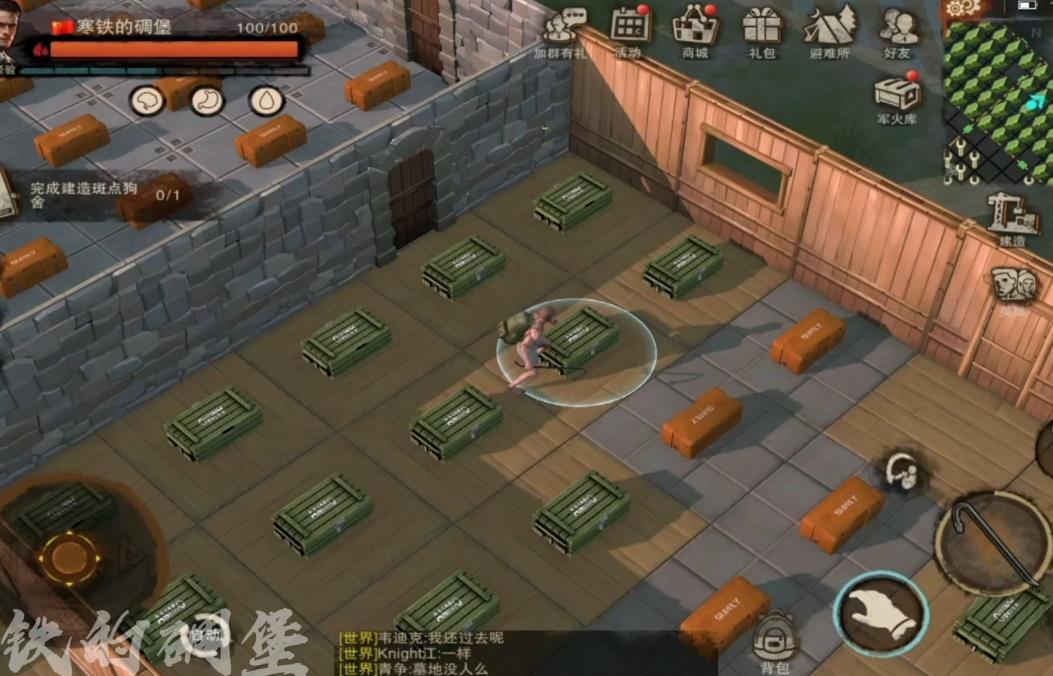Tap the hand interact button
The width and height of the screenshot is (1053, 676).
click(x=881, y=612)
